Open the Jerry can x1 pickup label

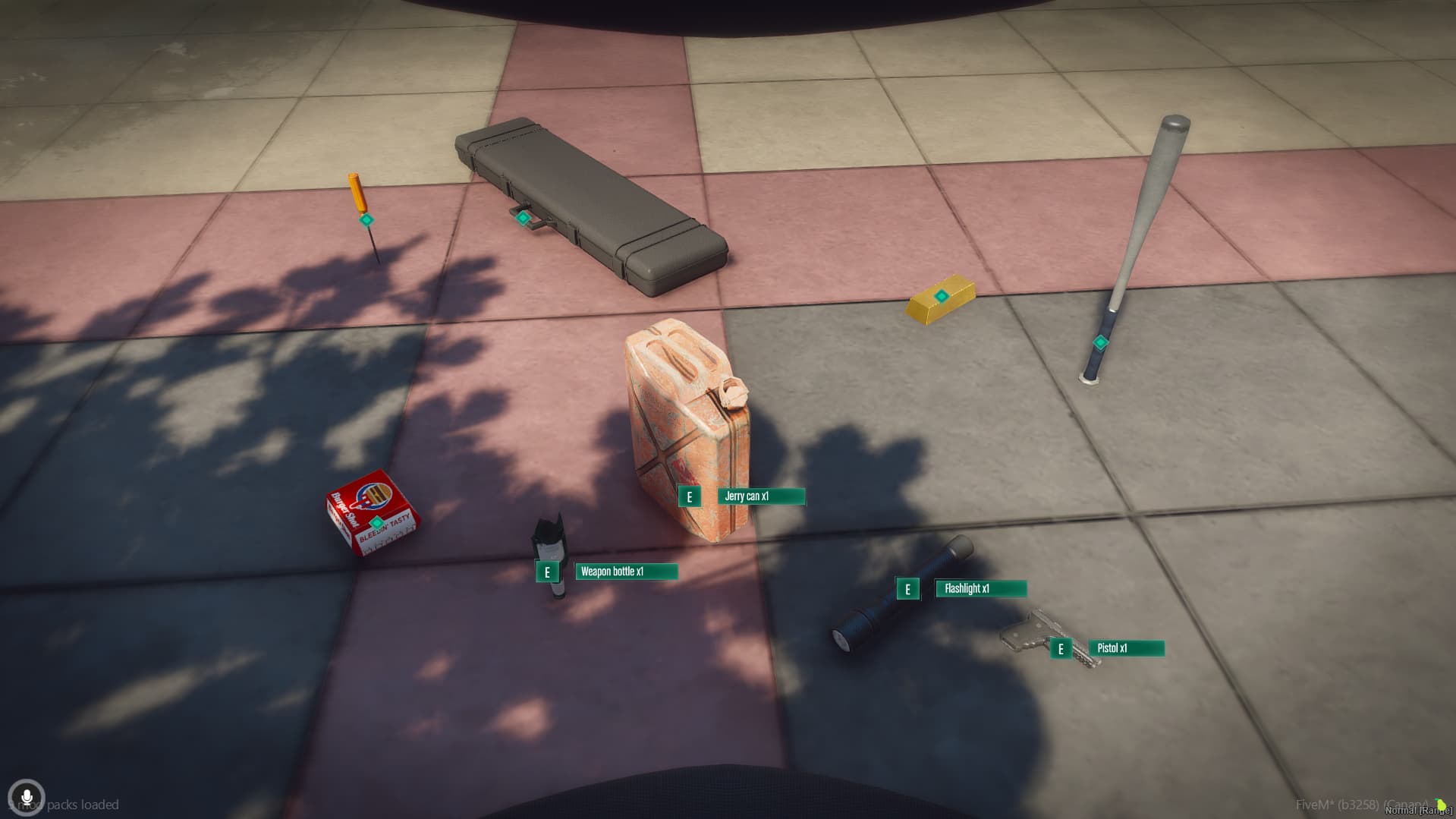760,496
